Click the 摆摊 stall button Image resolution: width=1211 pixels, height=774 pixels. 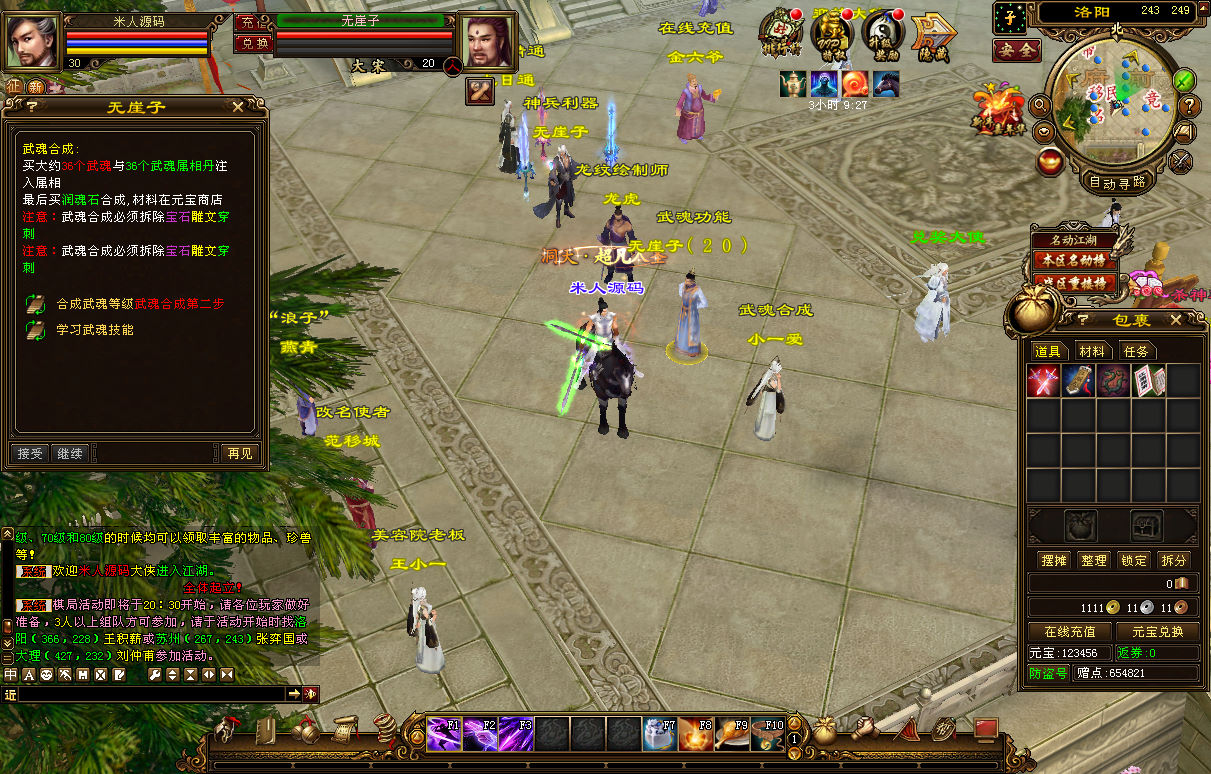click(x=1054, y=560)
